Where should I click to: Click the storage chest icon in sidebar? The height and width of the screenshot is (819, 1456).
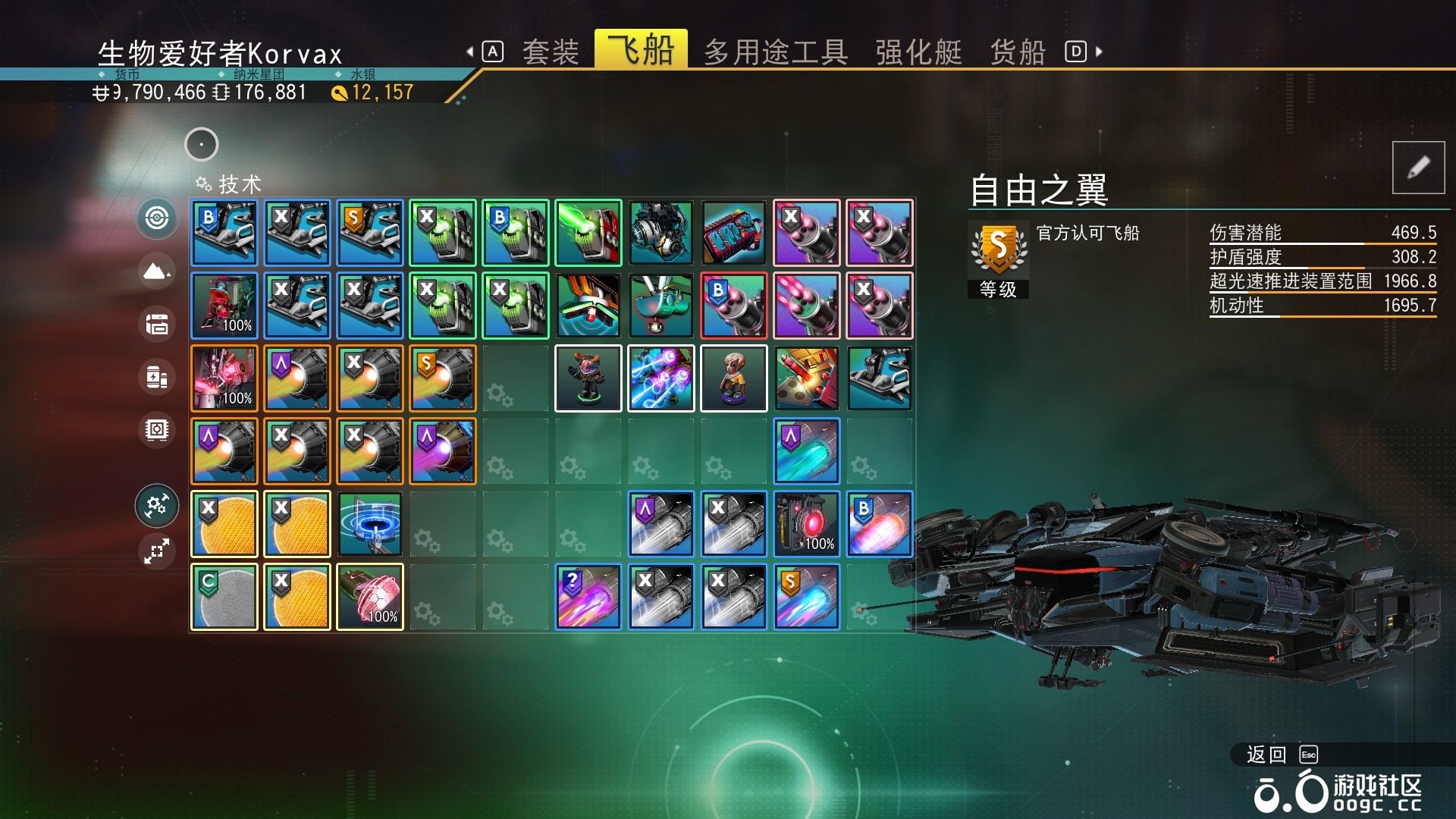click(156, 323)
